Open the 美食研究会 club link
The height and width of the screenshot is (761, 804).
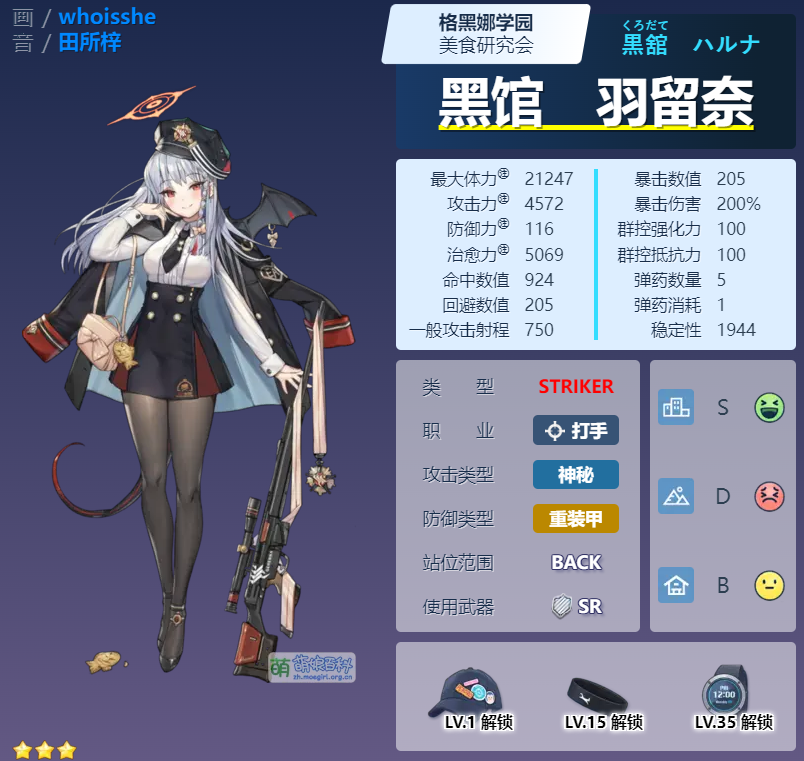click(x=485, y=45)
